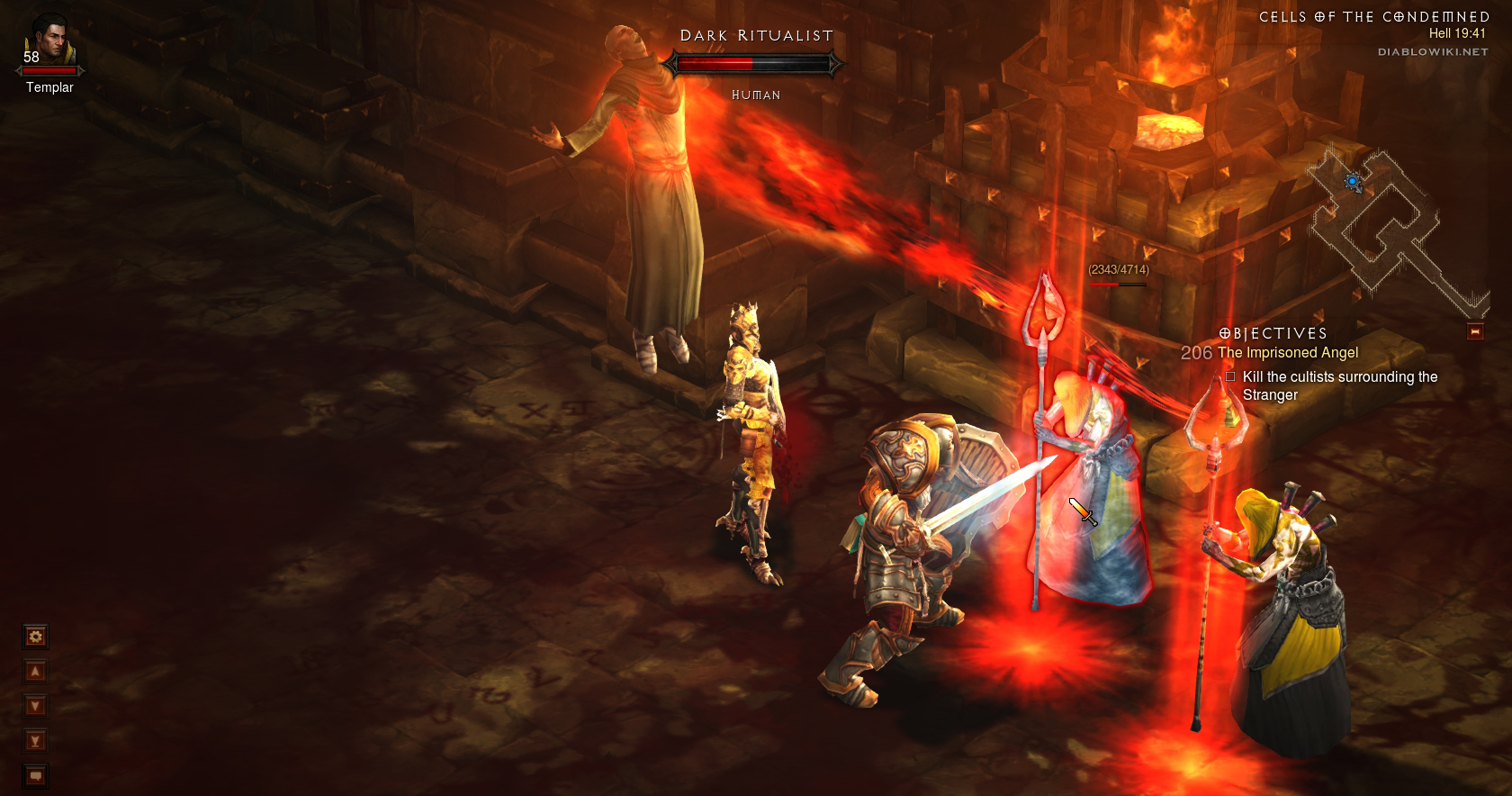Open chat settings with the gear button
The height and width of the screenshot is (796, 1512).
tap(35, 638)
